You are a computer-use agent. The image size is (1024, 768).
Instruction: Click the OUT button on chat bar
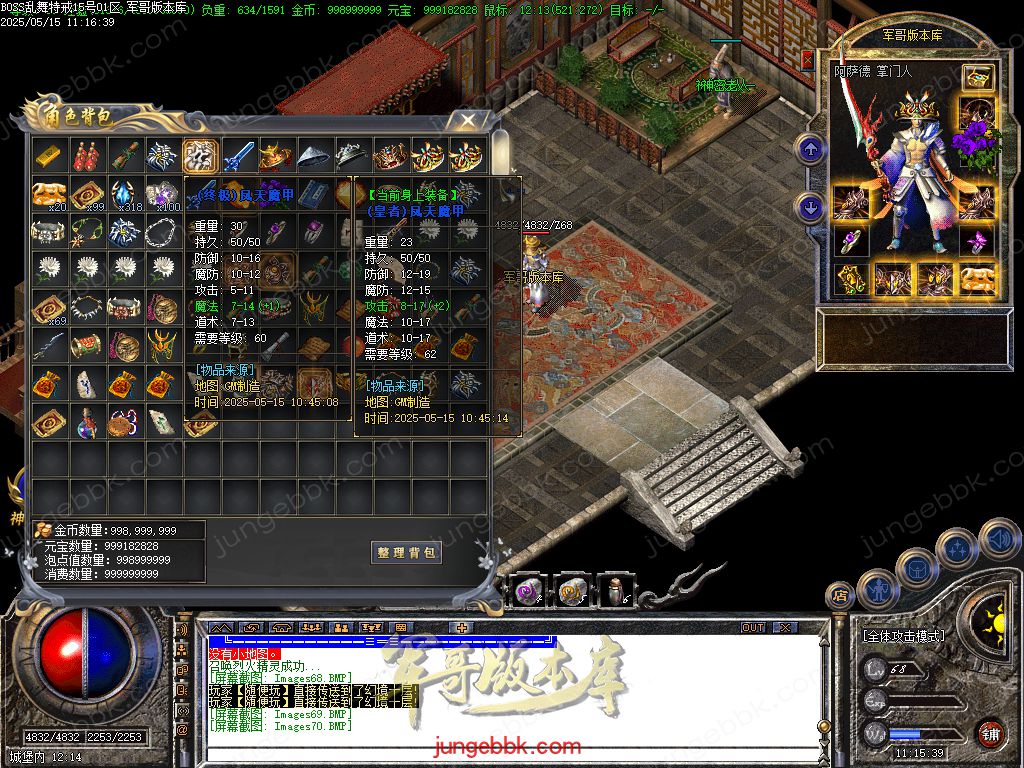pyautogui.click(x=753, y=628)
